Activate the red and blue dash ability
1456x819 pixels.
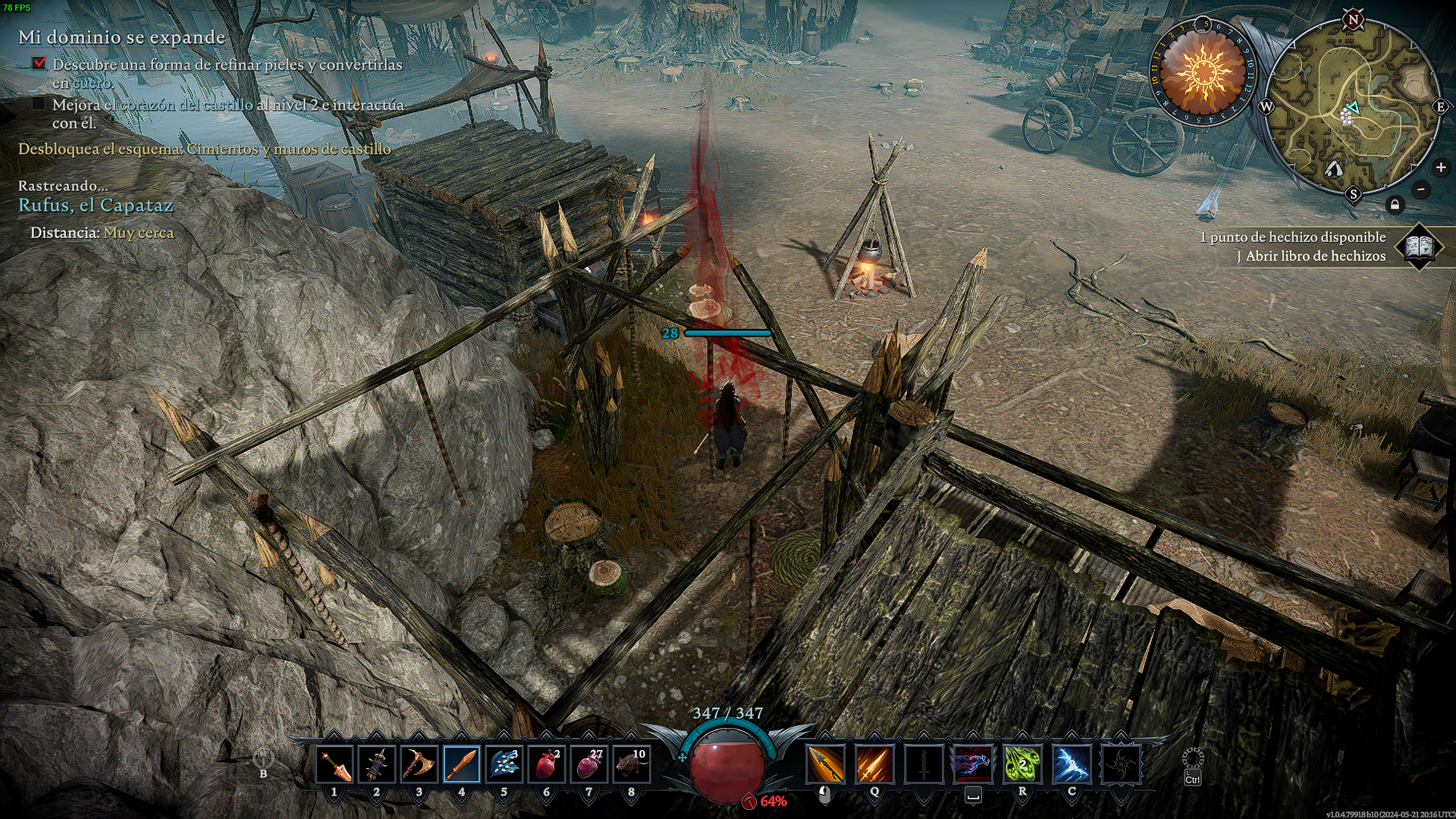(973, 764)
